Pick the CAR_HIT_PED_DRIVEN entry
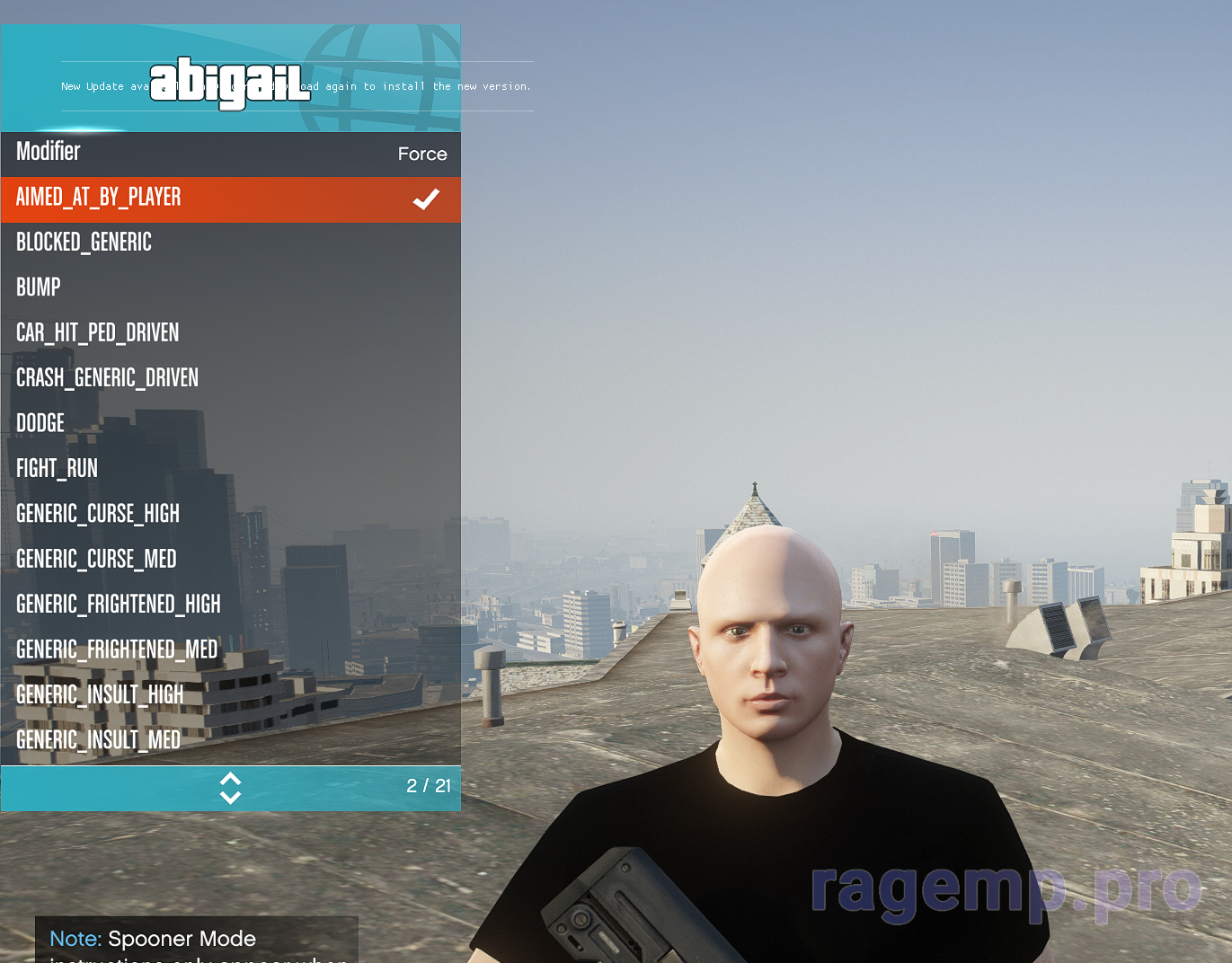1232x963 pixels. [x=230, y=333]
